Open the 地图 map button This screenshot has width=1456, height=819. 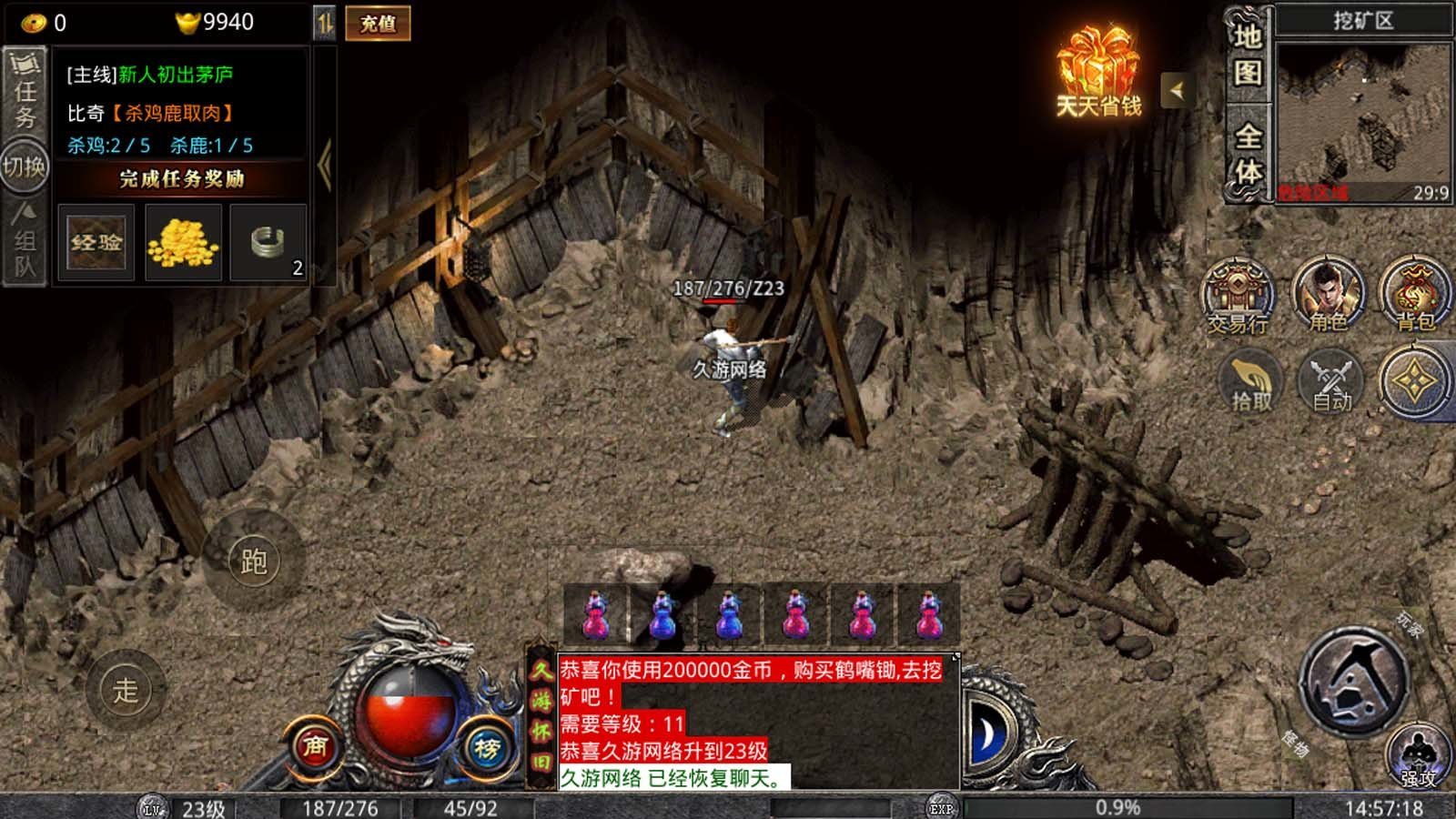1248,55
